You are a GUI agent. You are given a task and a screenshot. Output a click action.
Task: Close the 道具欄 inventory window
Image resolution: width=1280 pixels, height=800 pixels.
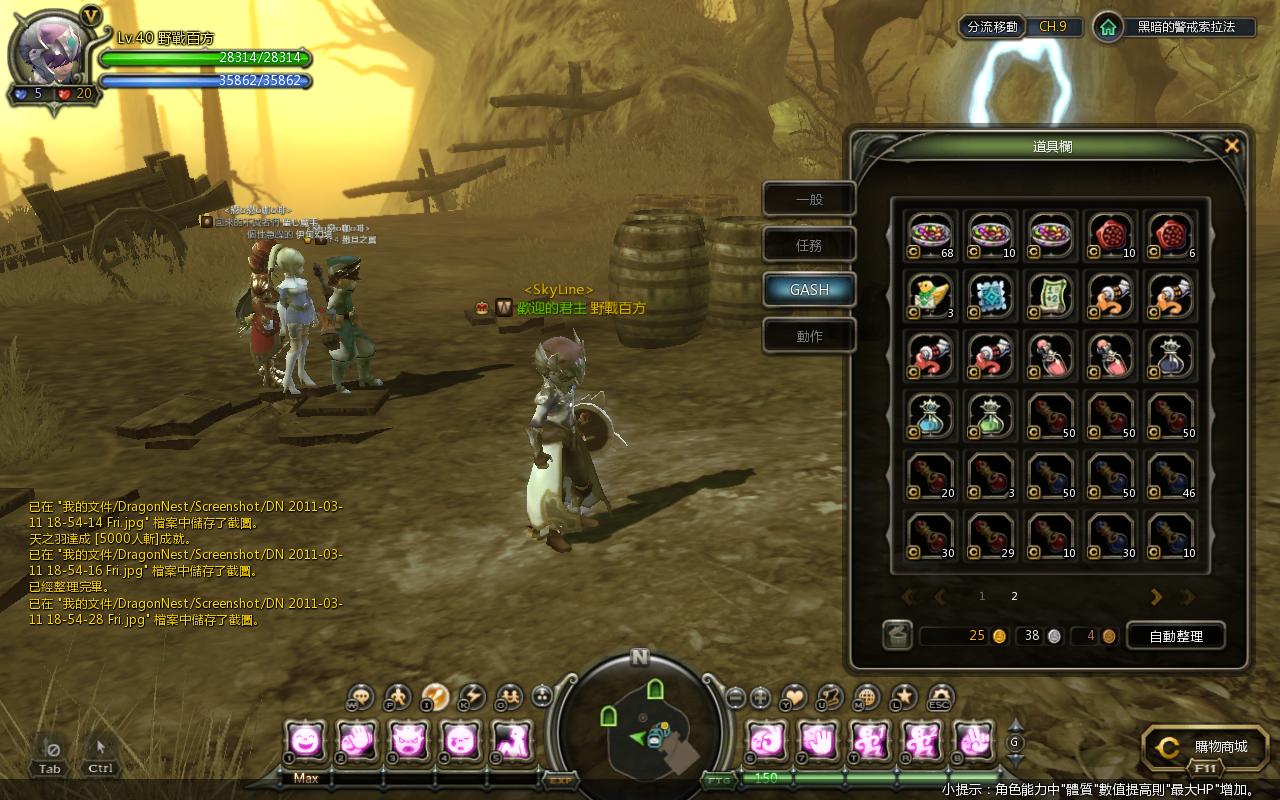click(x=1232, y=146)
